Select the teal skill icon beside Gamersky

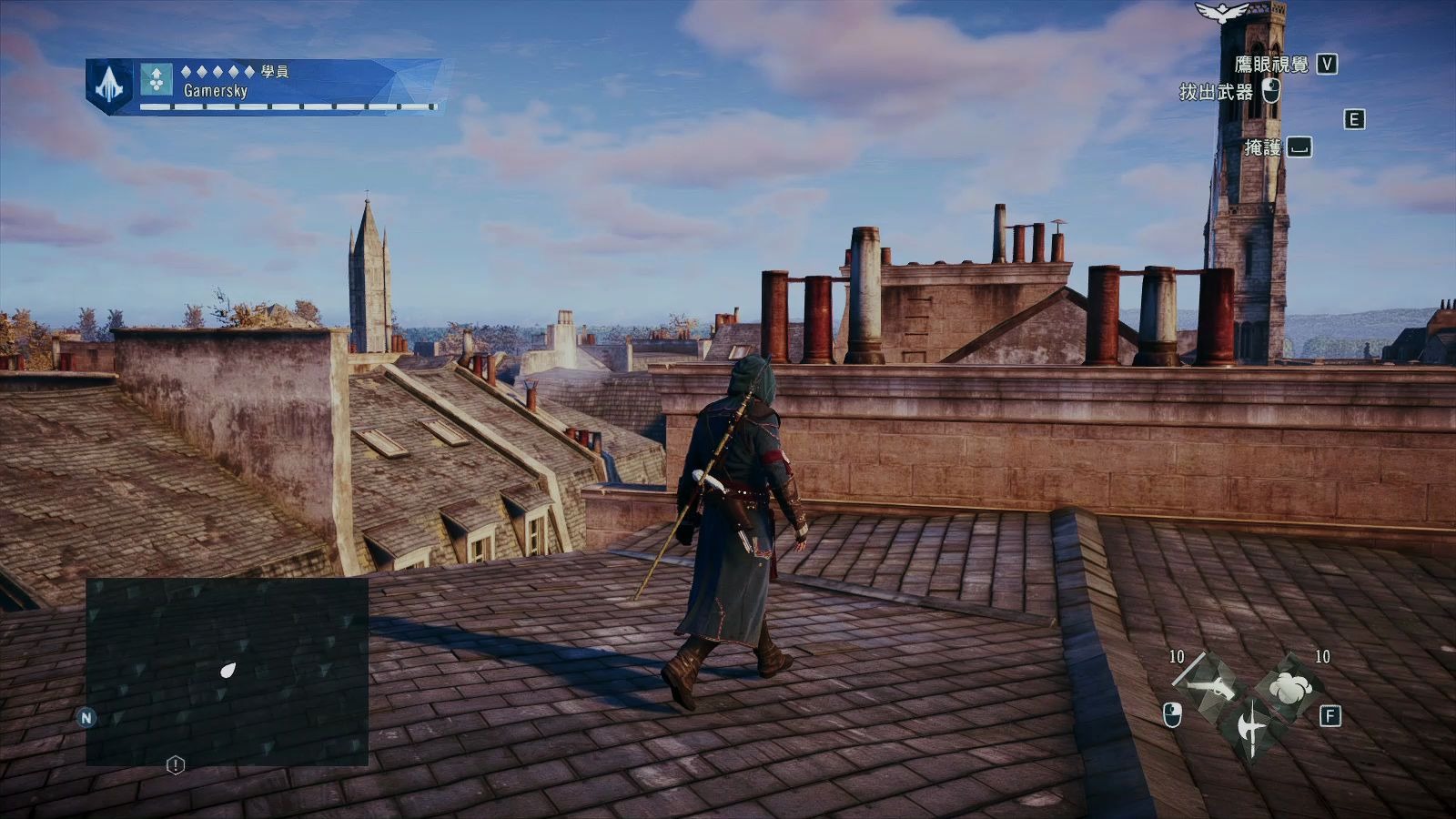(x=157, y=80)
